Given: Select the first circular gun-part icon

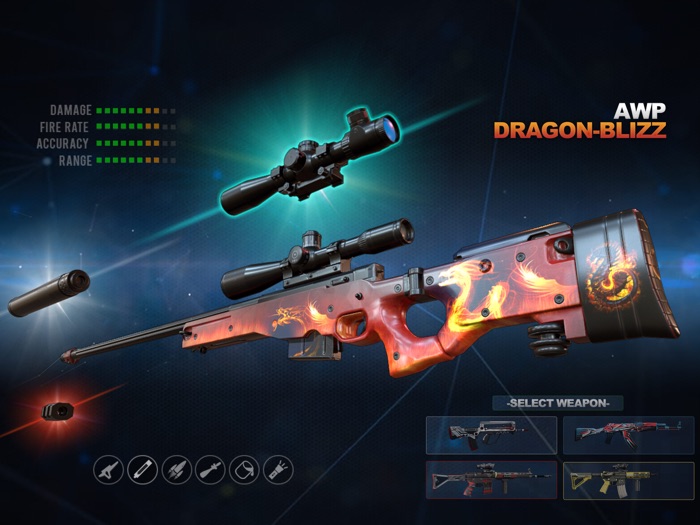Looking at the screenshot, I should pos(109,469).
